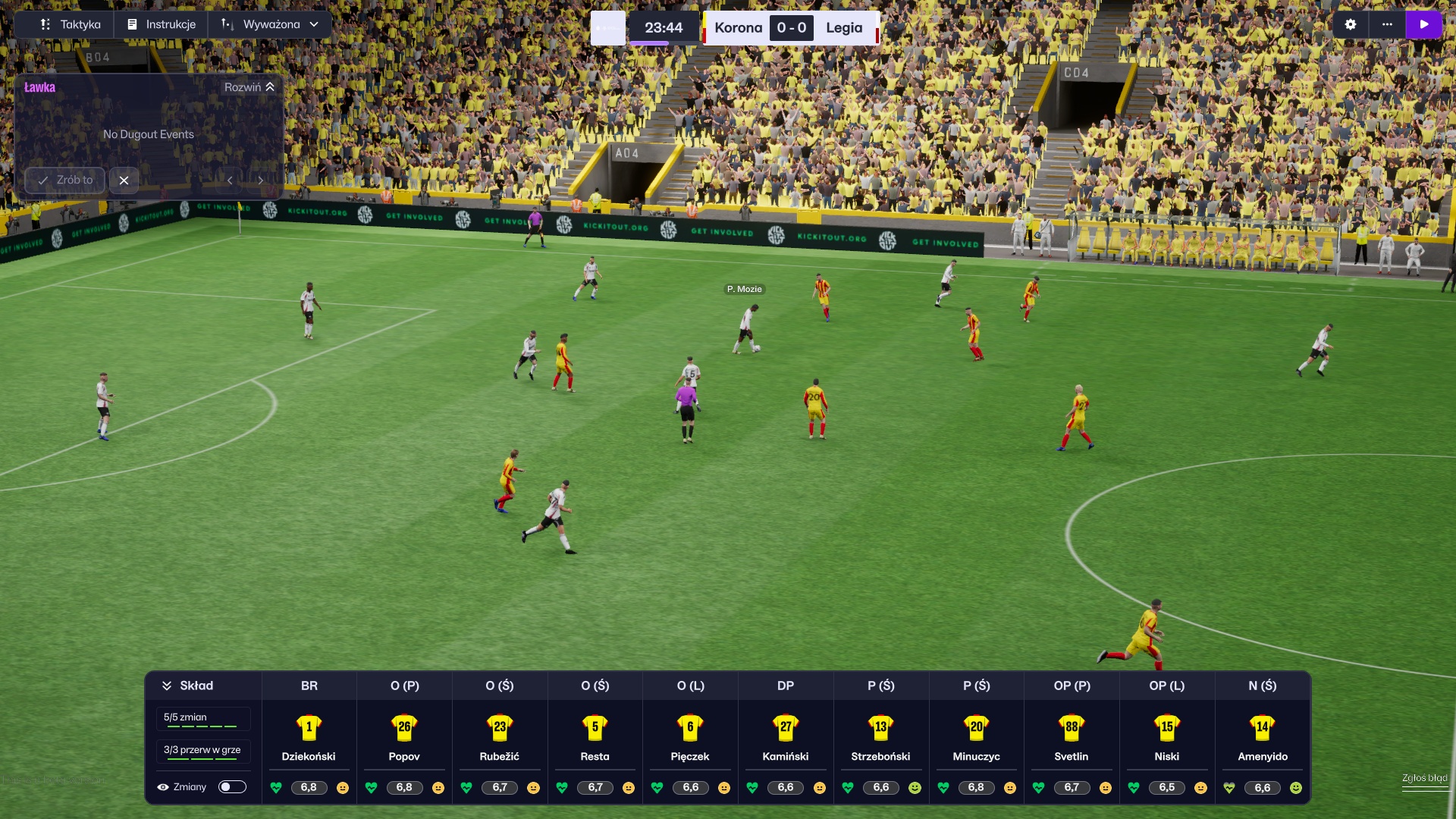Click the condition heart icon beside Resta

coord(563,788)
